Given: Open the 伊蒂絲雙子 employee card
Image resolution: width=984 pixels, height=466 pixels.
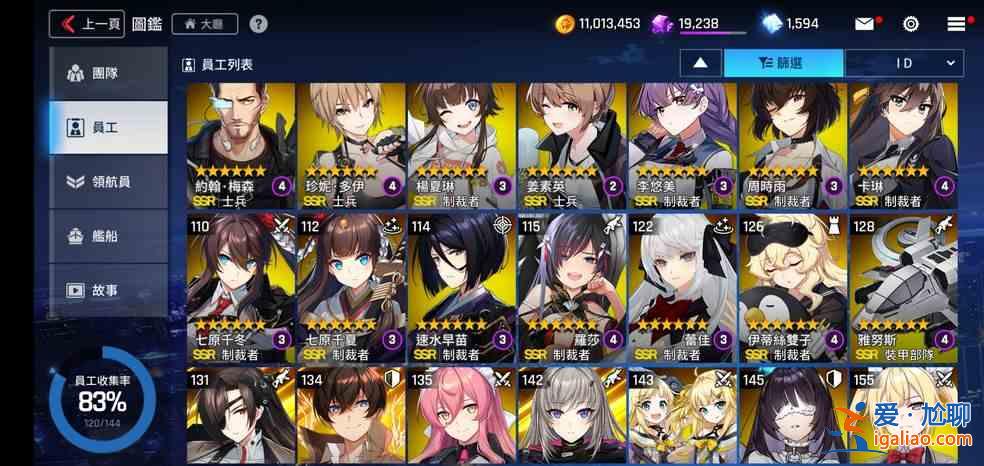Looking at the screenshot, I should click(792, 289).
